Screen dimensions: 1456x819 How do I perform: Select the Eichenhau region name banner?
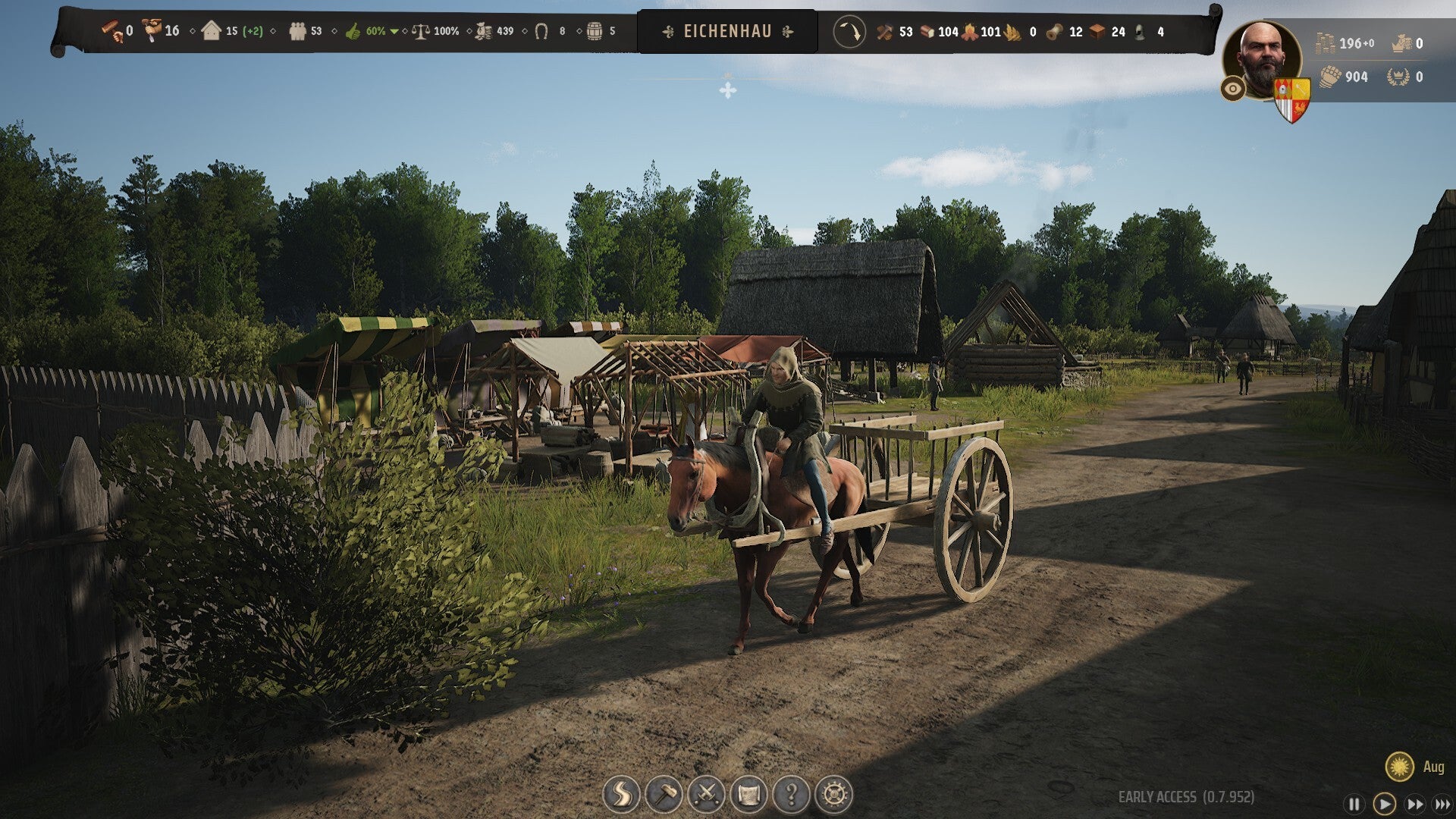click(727, 32)
